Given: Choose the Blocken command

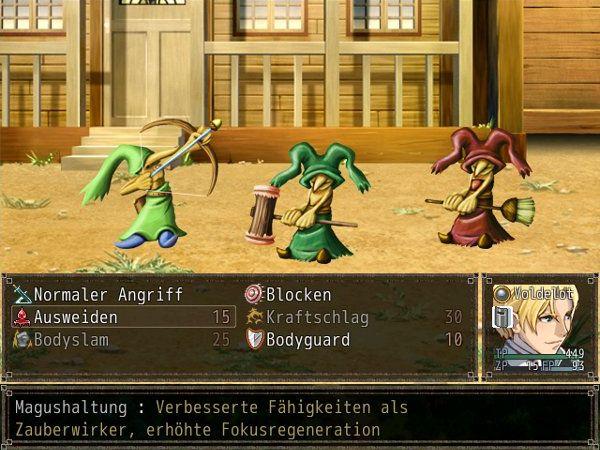Looking at the screenshot, I should (x=298, y=295).
